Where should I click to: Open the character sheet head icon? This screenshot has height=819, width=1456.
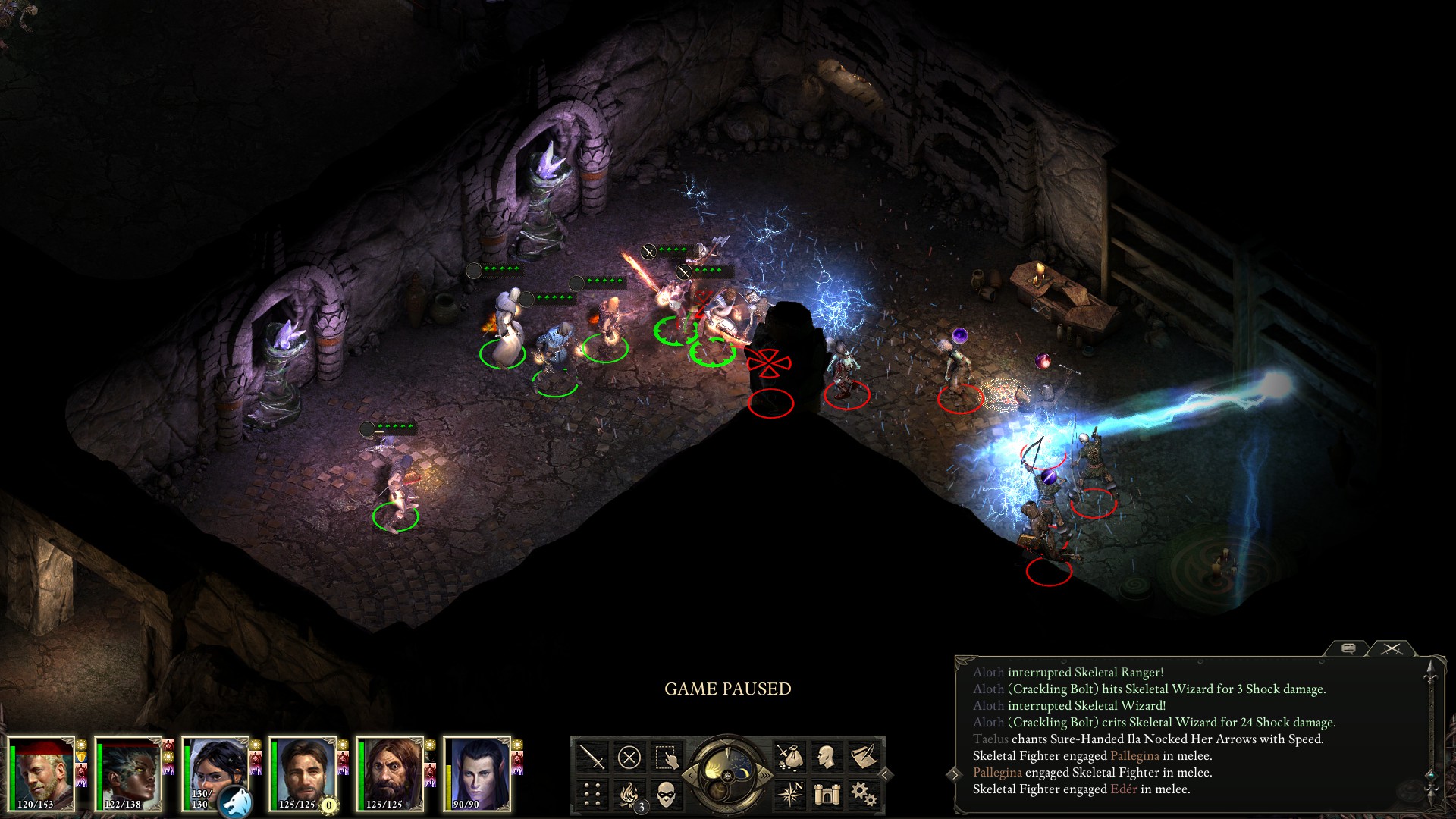(827, 757)
